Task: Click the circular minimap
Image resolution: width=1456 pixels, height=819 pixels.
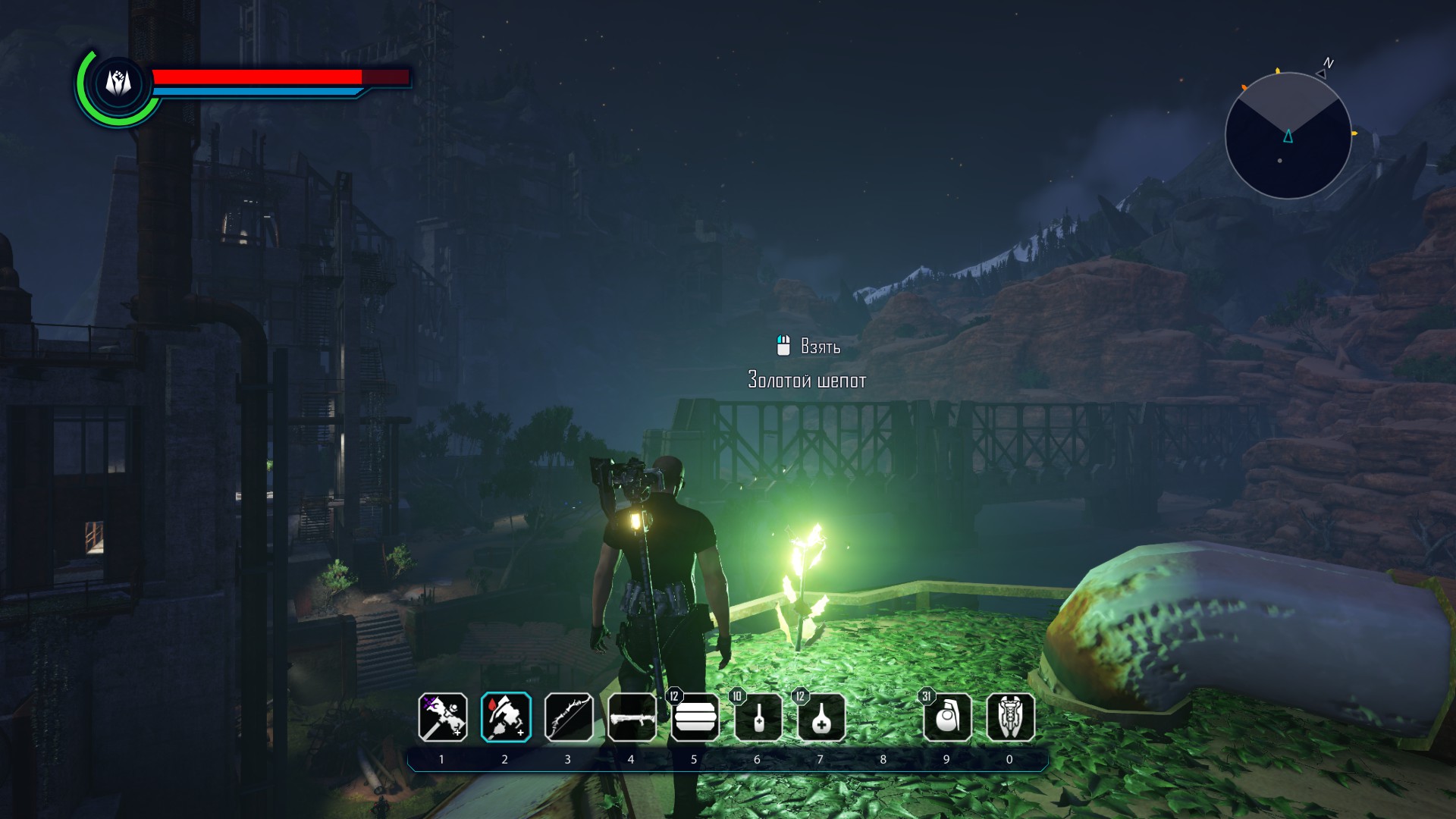Action: (1288, 136)
